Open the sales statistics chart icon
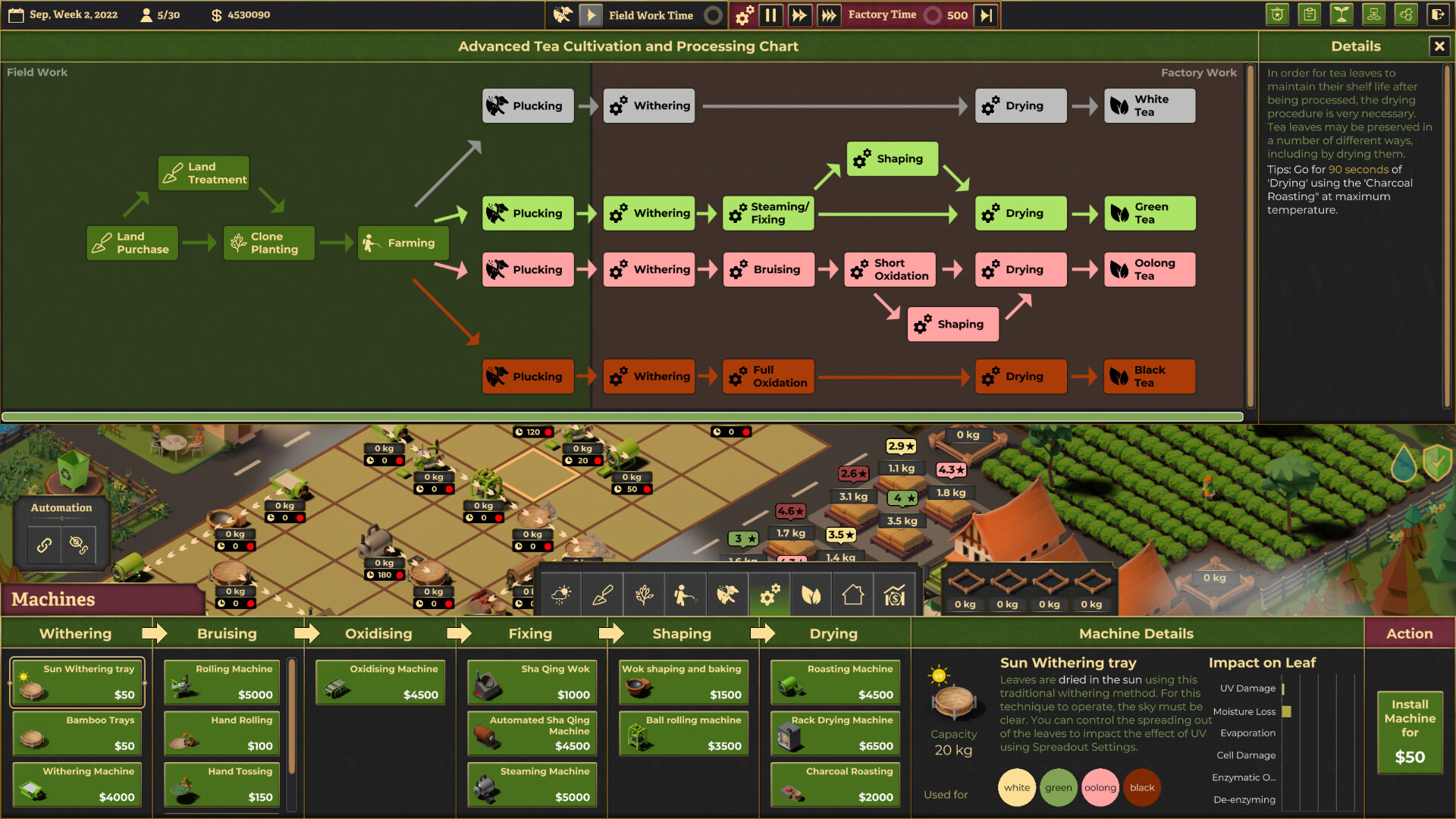Screen dimensions: 1456x819 (894, 595)
